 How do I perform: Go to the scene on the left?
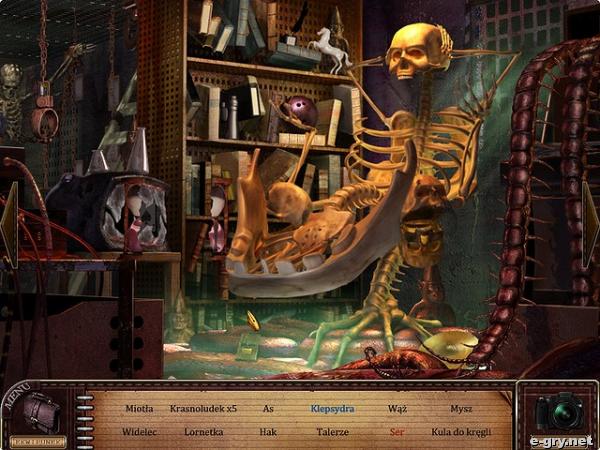click(9, 223)
